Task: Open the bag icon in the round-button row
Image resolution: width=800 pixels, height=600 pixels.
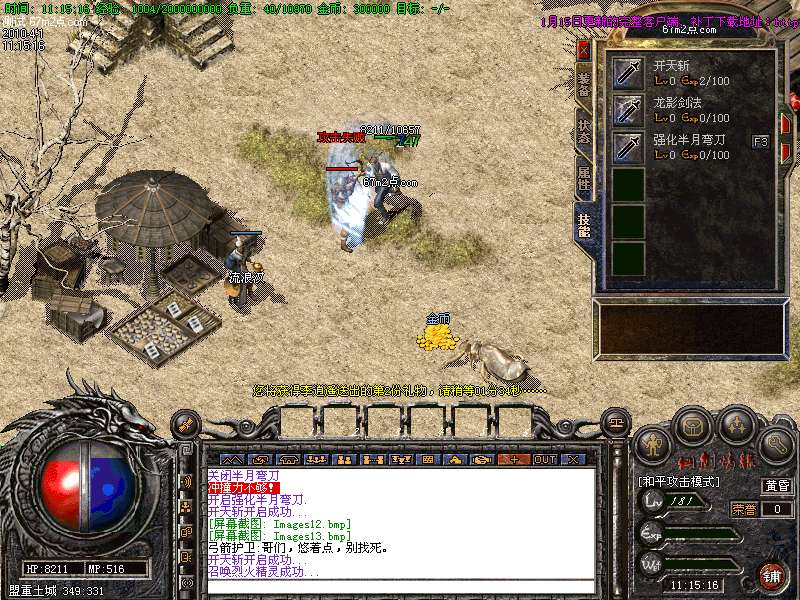Action: (692, 427)
